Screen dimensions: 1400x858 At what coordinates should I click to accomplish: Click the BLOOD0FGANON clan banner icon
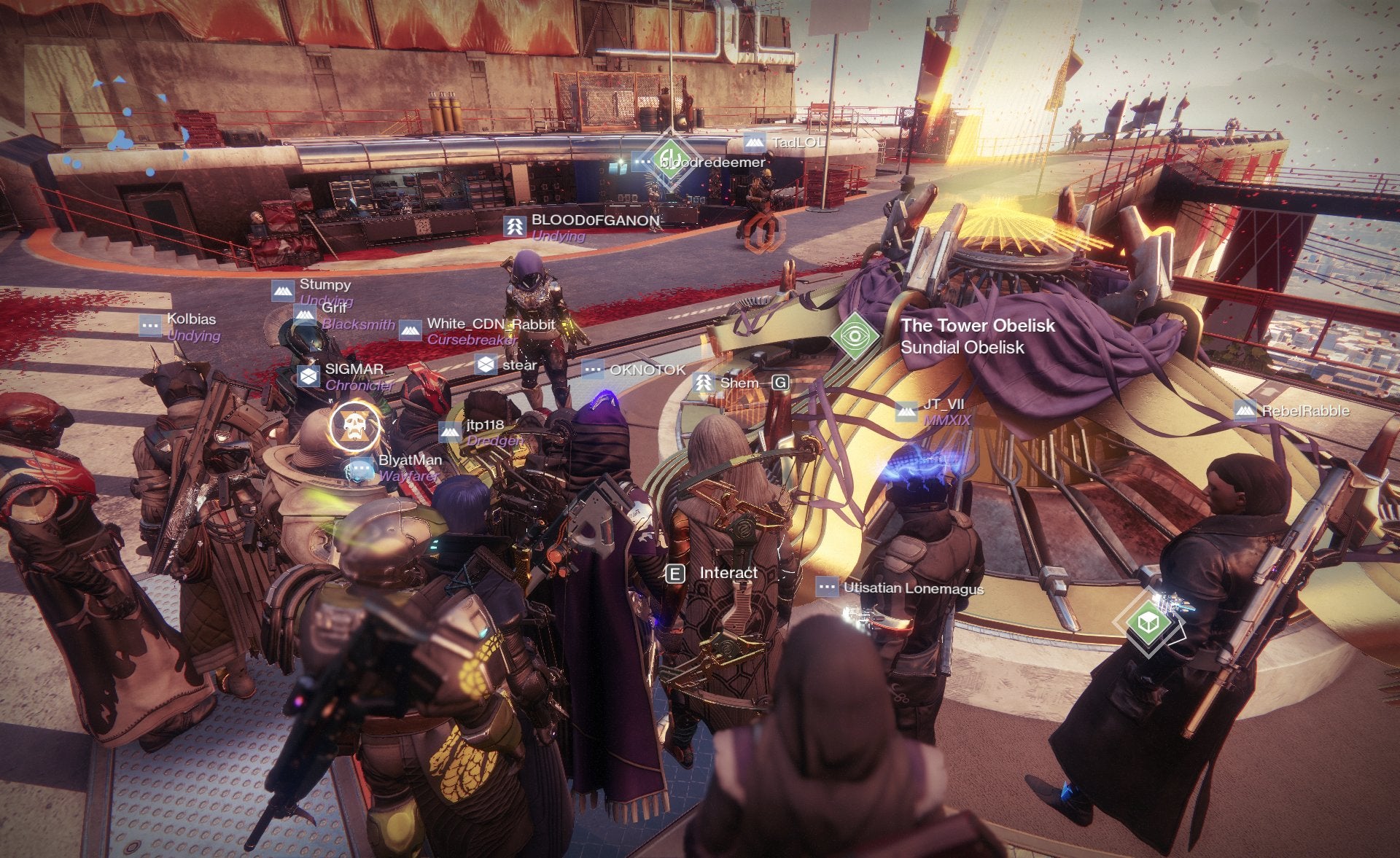click(515, 225)
